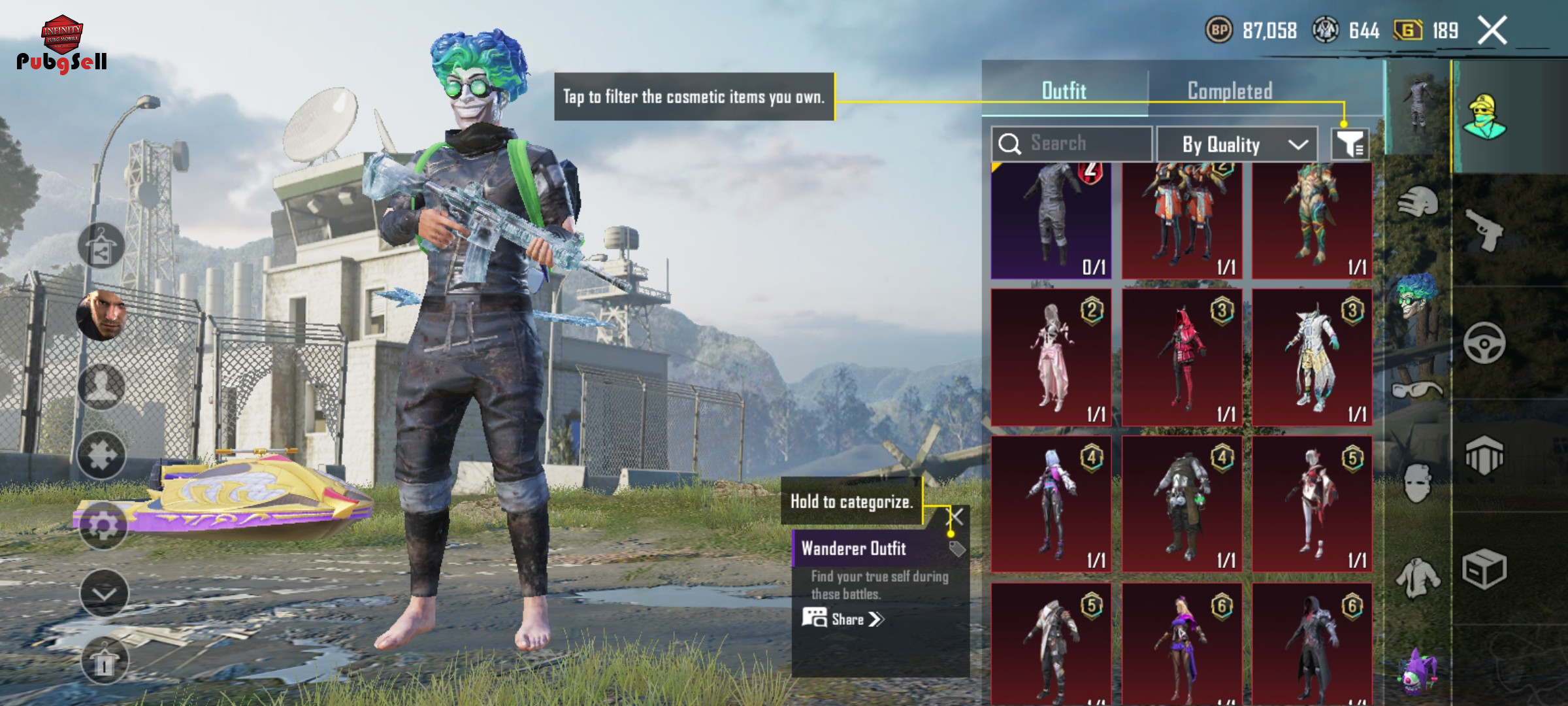The width and height of the screenshot is (1568, 706).
Task: Choose the red hooded outfit tile
Action: 1181,357
